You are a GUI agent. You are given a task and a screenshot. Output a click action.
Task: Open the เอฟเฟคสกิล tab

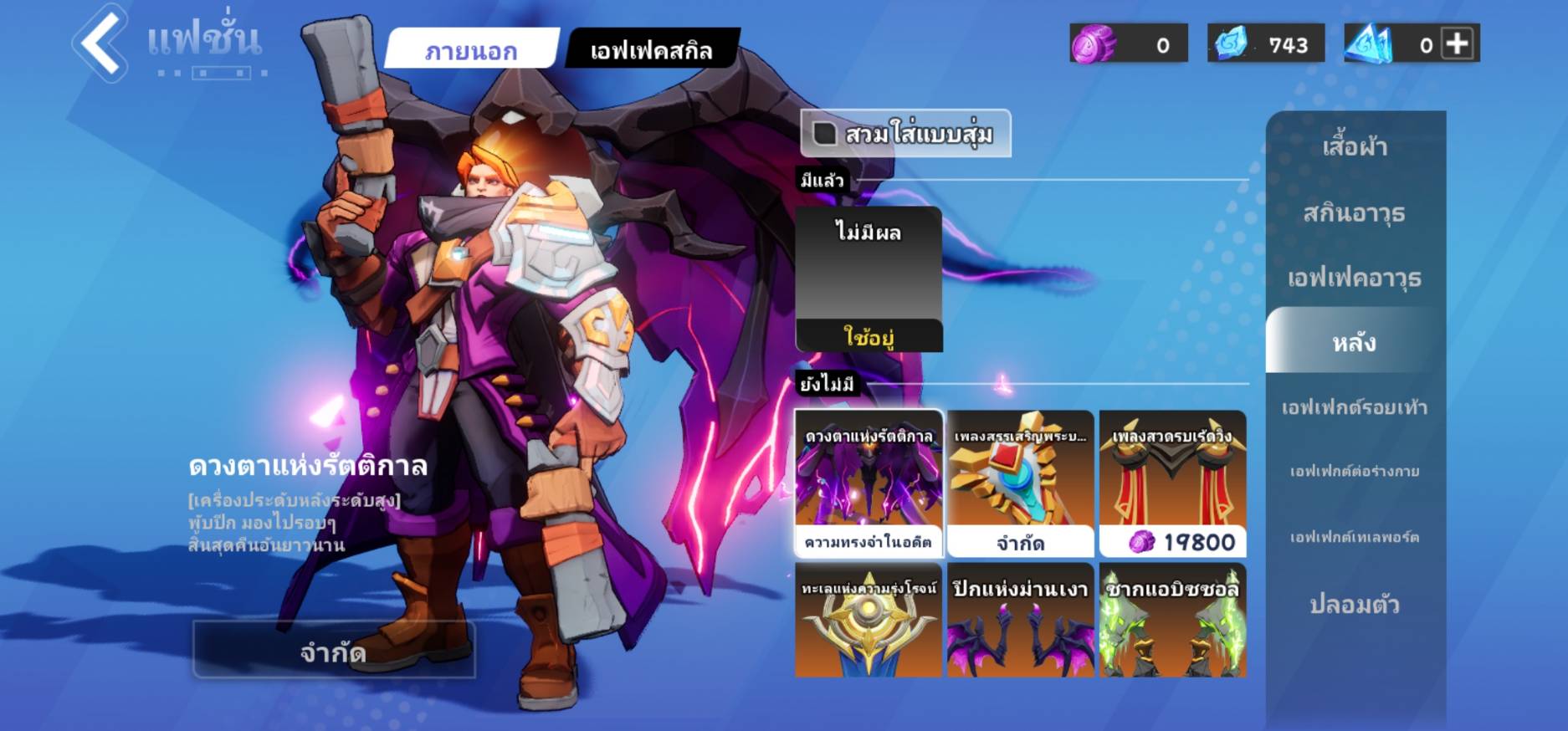[x=651, y=50]
